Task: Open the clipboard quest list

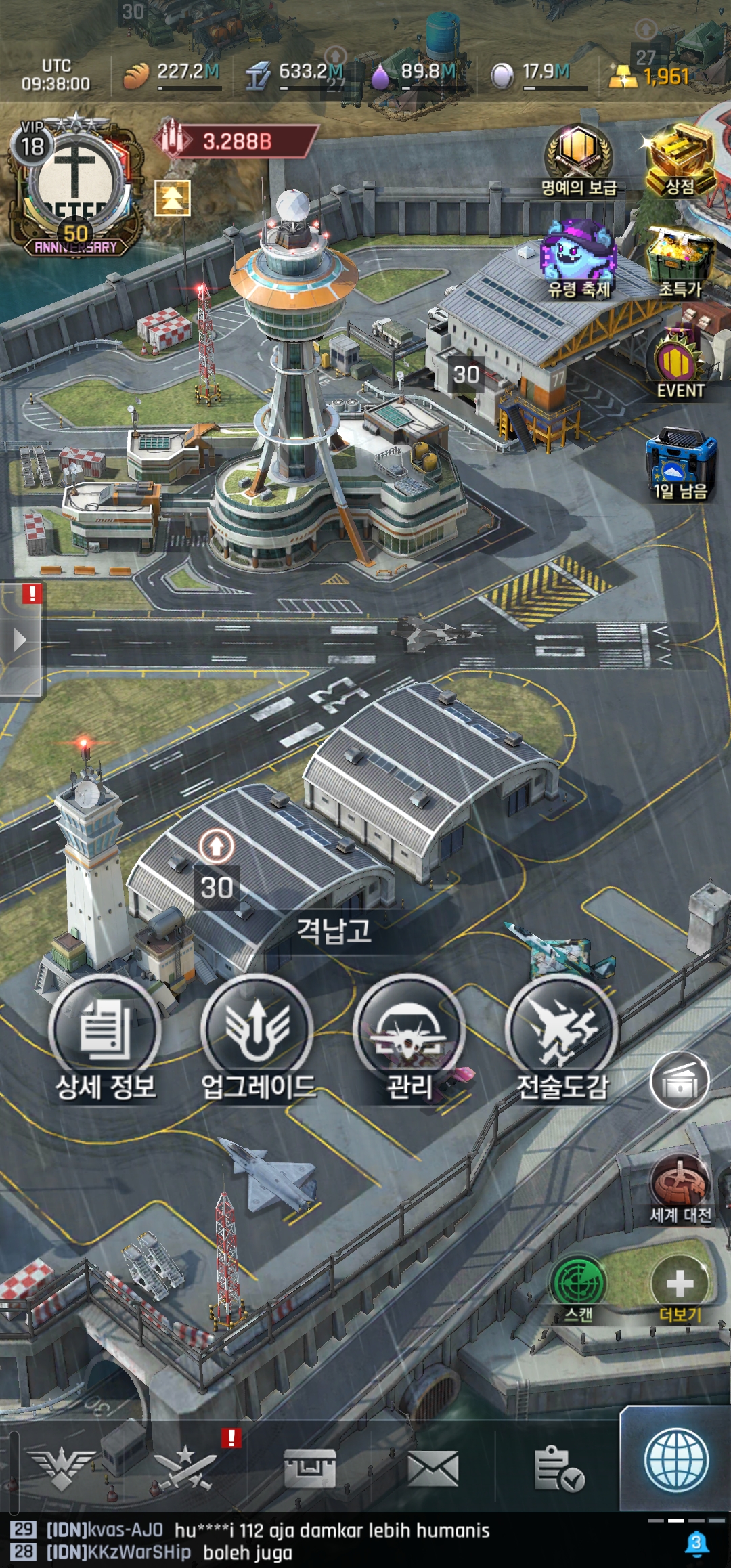Action: point(558,1469)
